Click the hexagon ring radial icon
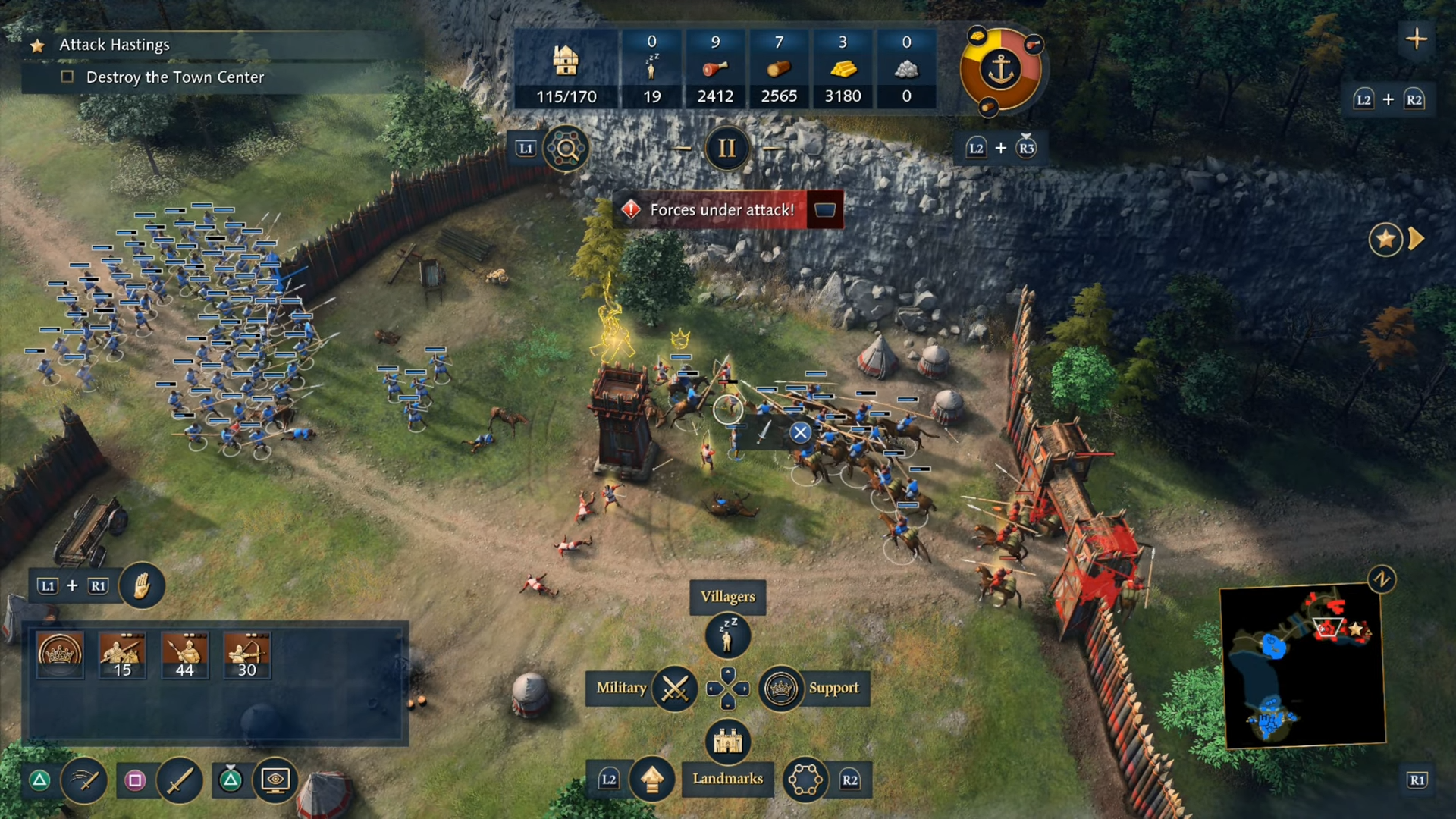1456x819 pixels. pyautogui.click(x=805, y=779)
